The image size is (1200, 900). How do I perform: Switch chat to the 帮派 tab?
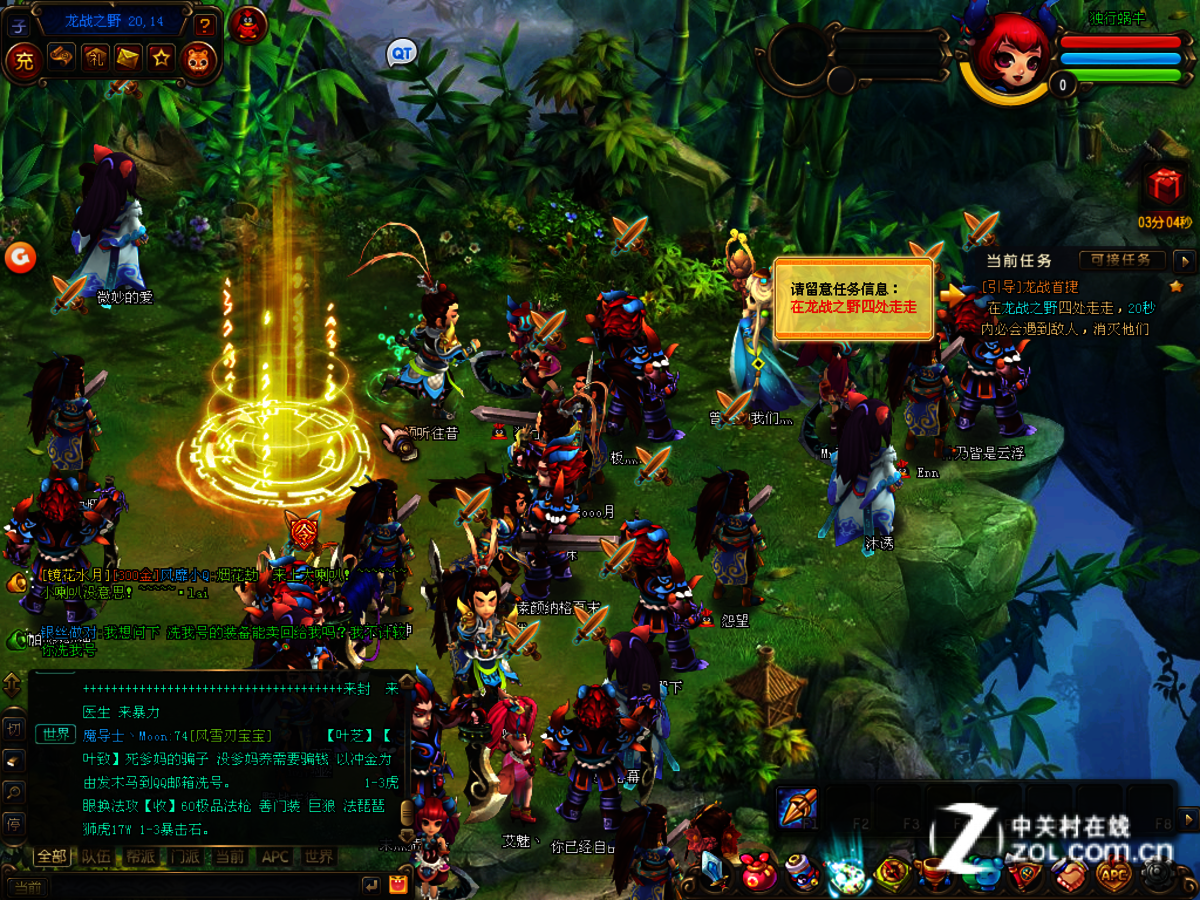(140, 857)
